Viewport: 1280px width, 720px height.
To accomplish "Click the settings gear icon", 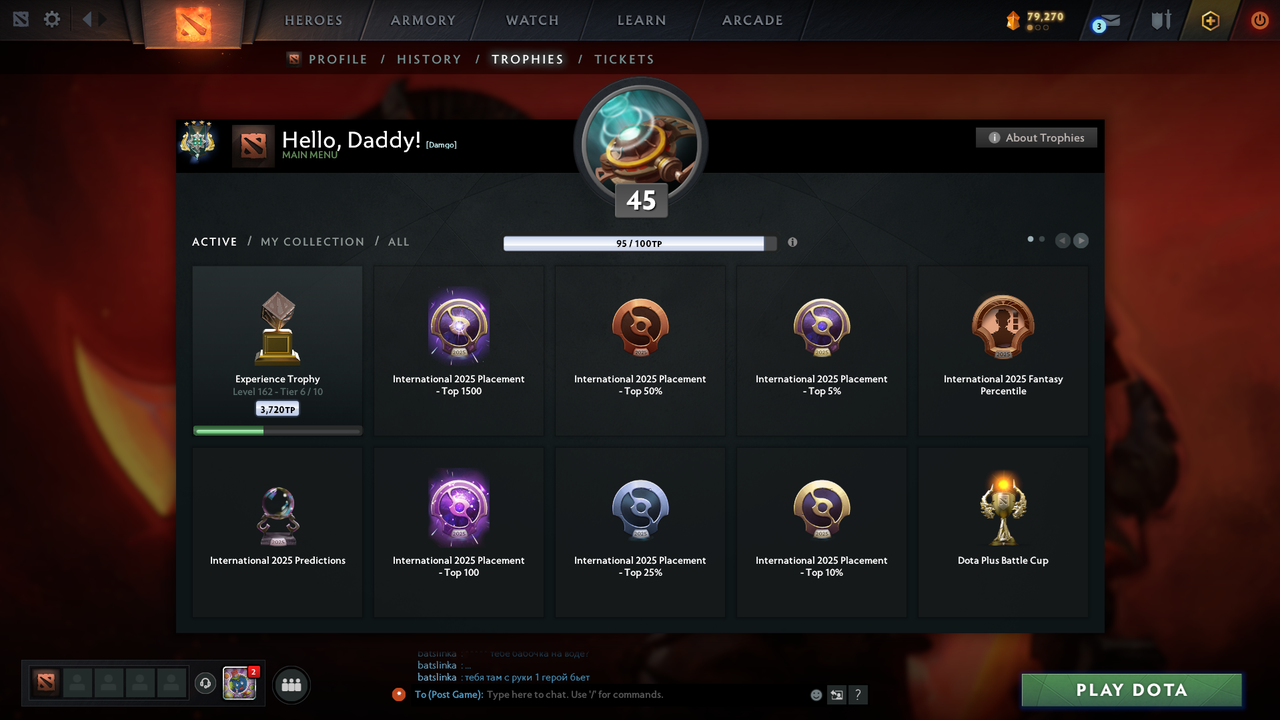I will pyautogui.click(x=52, y=18).
